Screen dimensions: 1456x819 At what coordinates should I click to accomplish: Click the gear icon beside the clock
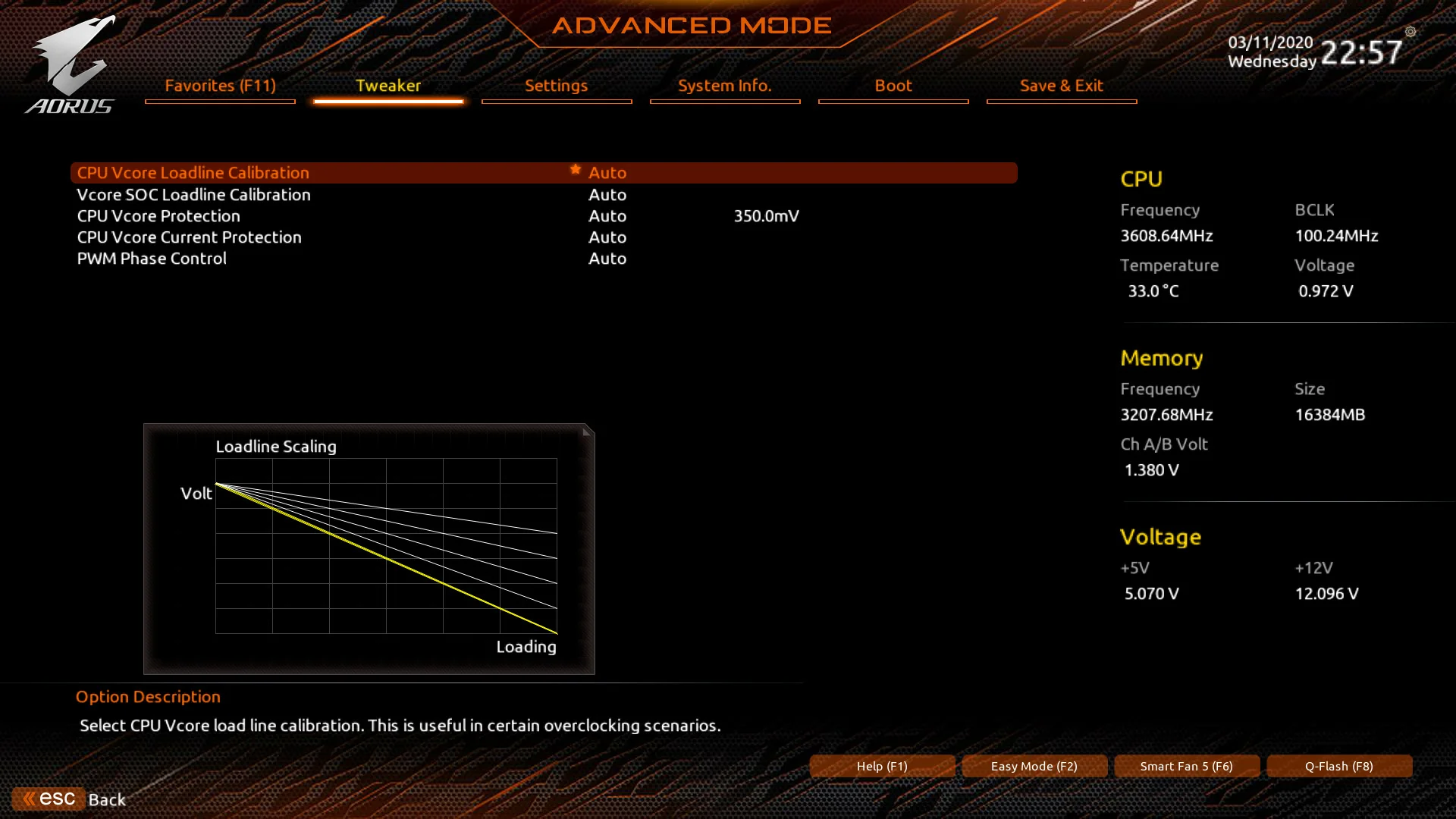point(1410,32)
